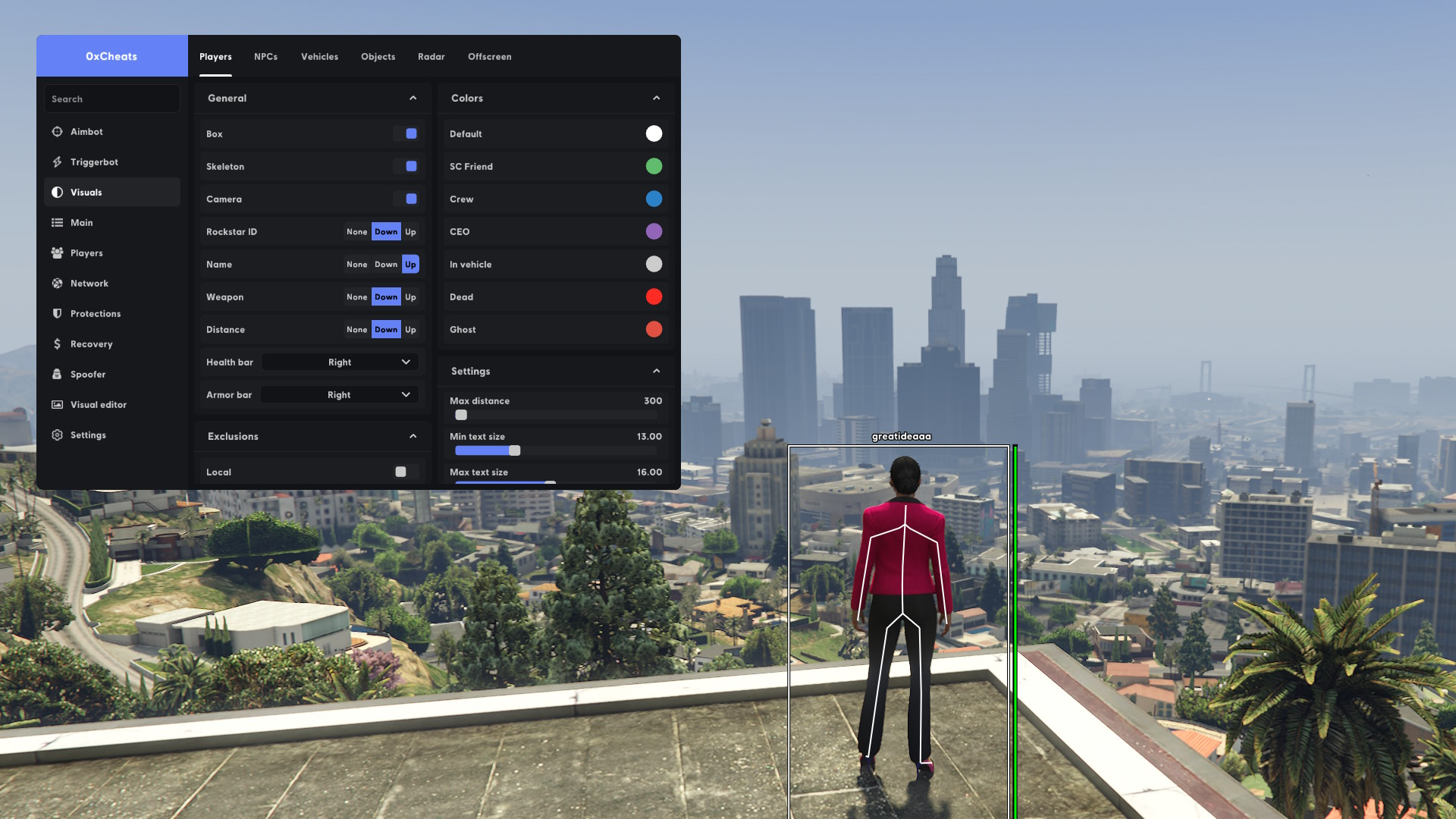Image resolution: width=1456 pixels, height=819 pixels.
Task: Open the Visual editor panel
Action: 58,404
